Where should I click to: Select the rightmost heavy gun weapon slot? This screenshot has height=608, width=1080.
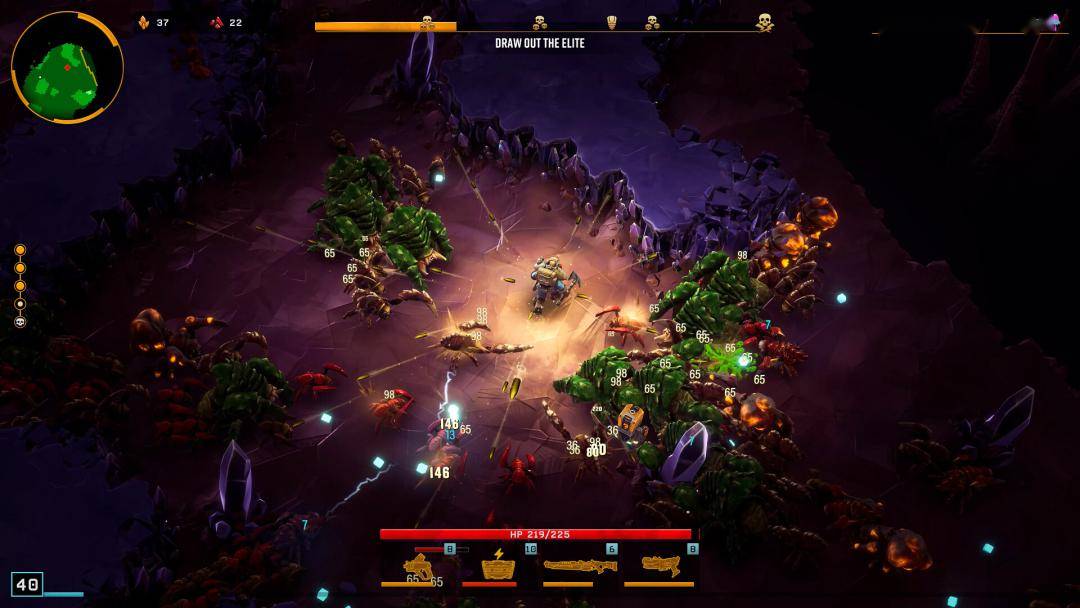point(660,566)
